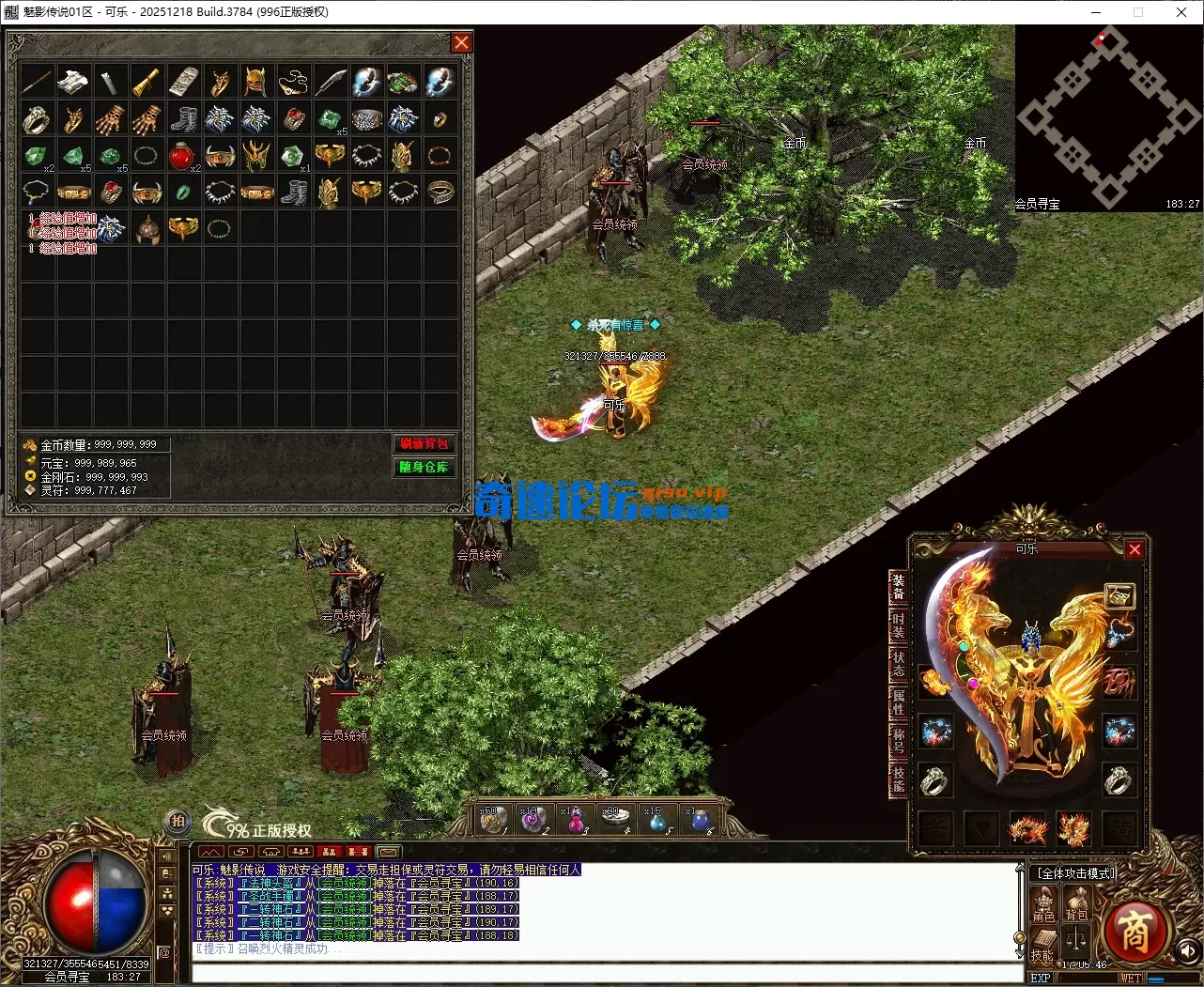1204x987 pixels.
Task: Open the 背包 bag menu button
Action: point(1076,903)
